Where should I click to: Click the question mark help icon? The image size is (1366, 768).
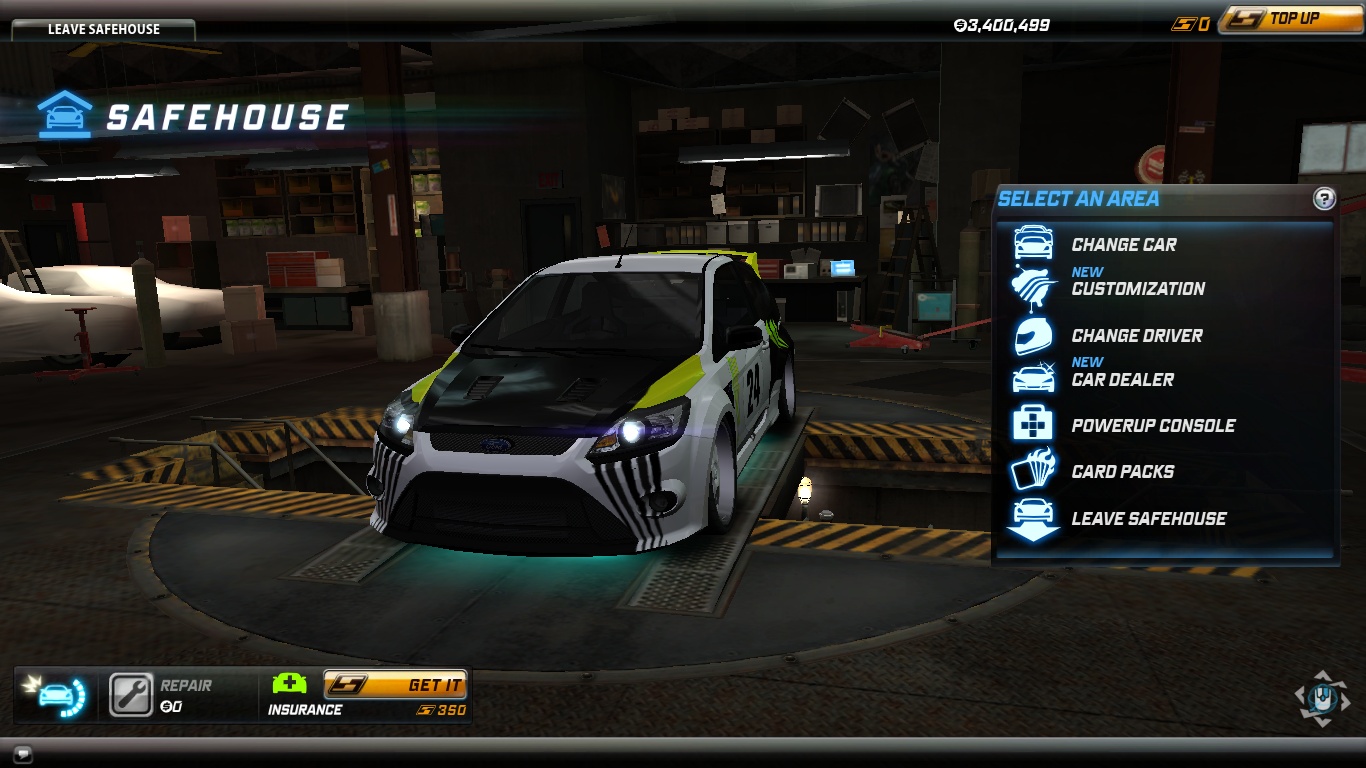(x=1324, y=199)
